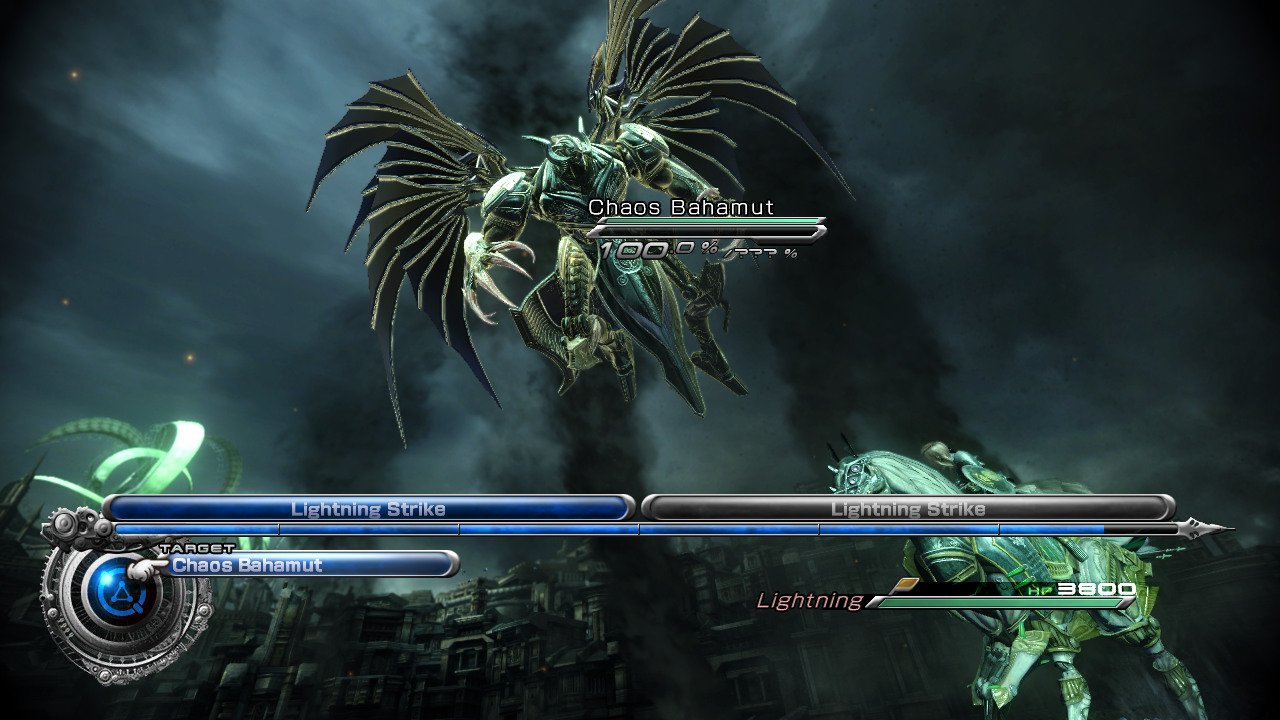
Task: Toggle the queued gray Lightning Strike command
Action: [910, 509]
